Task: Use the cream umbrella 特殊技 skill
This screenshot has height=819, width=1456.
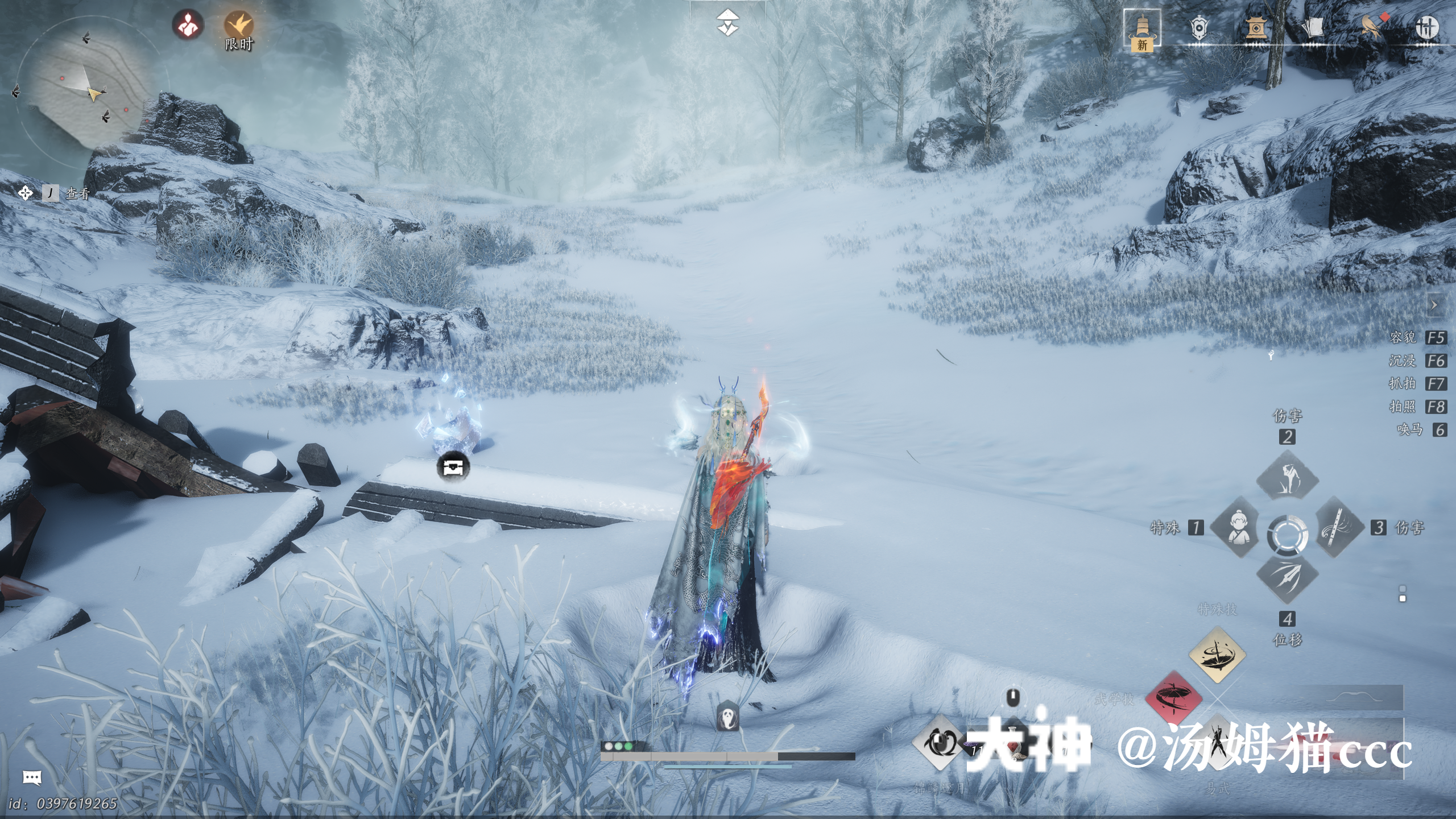Action: (1217, 655)
